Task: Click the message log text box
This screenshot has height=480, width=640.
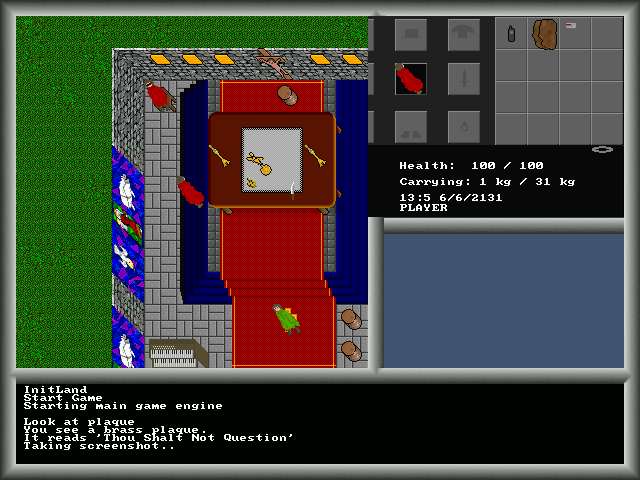Action: pyautogui.click(x=320, y=424)
